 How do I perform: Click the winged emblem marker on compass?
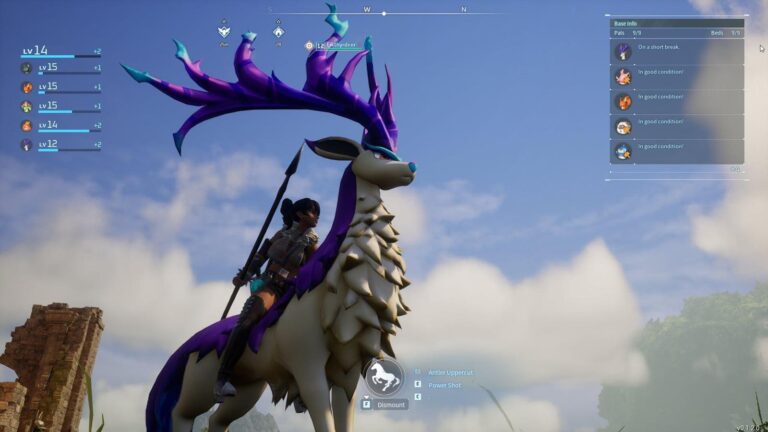(224, 31)
